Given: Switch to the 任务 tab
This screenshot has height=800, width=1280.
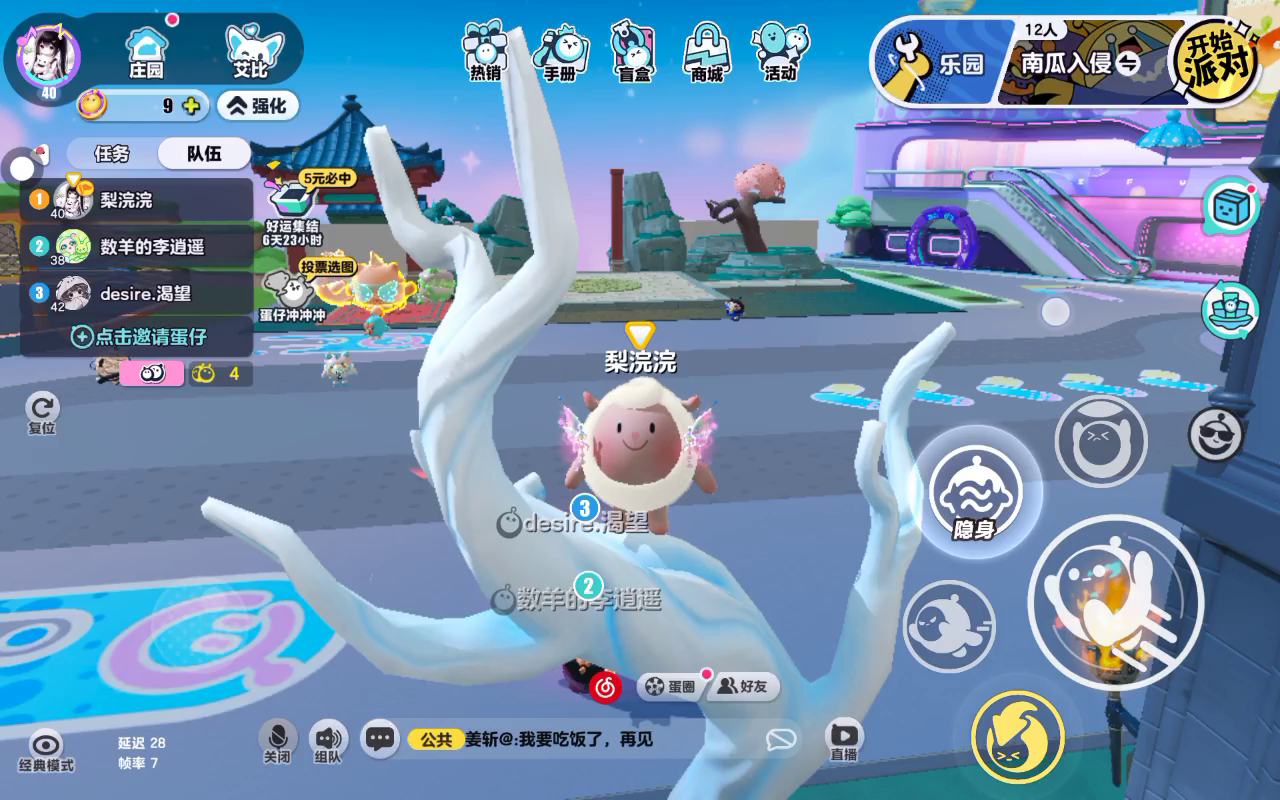Looking at the screenshot, I should coord(111,154).
